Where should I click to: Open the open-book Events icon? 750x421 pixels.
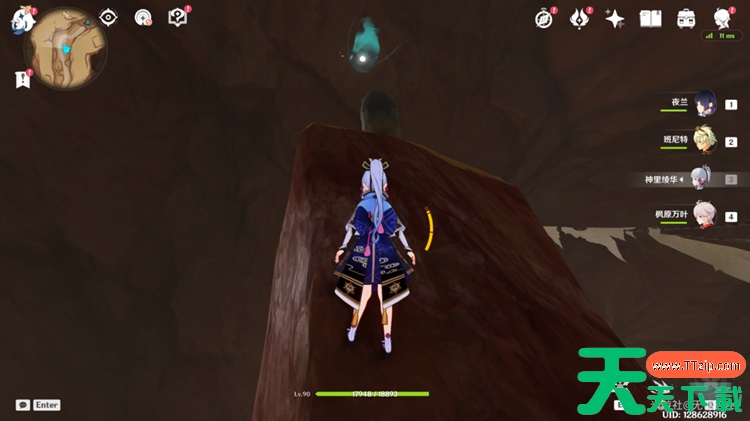tap(651, 19)
